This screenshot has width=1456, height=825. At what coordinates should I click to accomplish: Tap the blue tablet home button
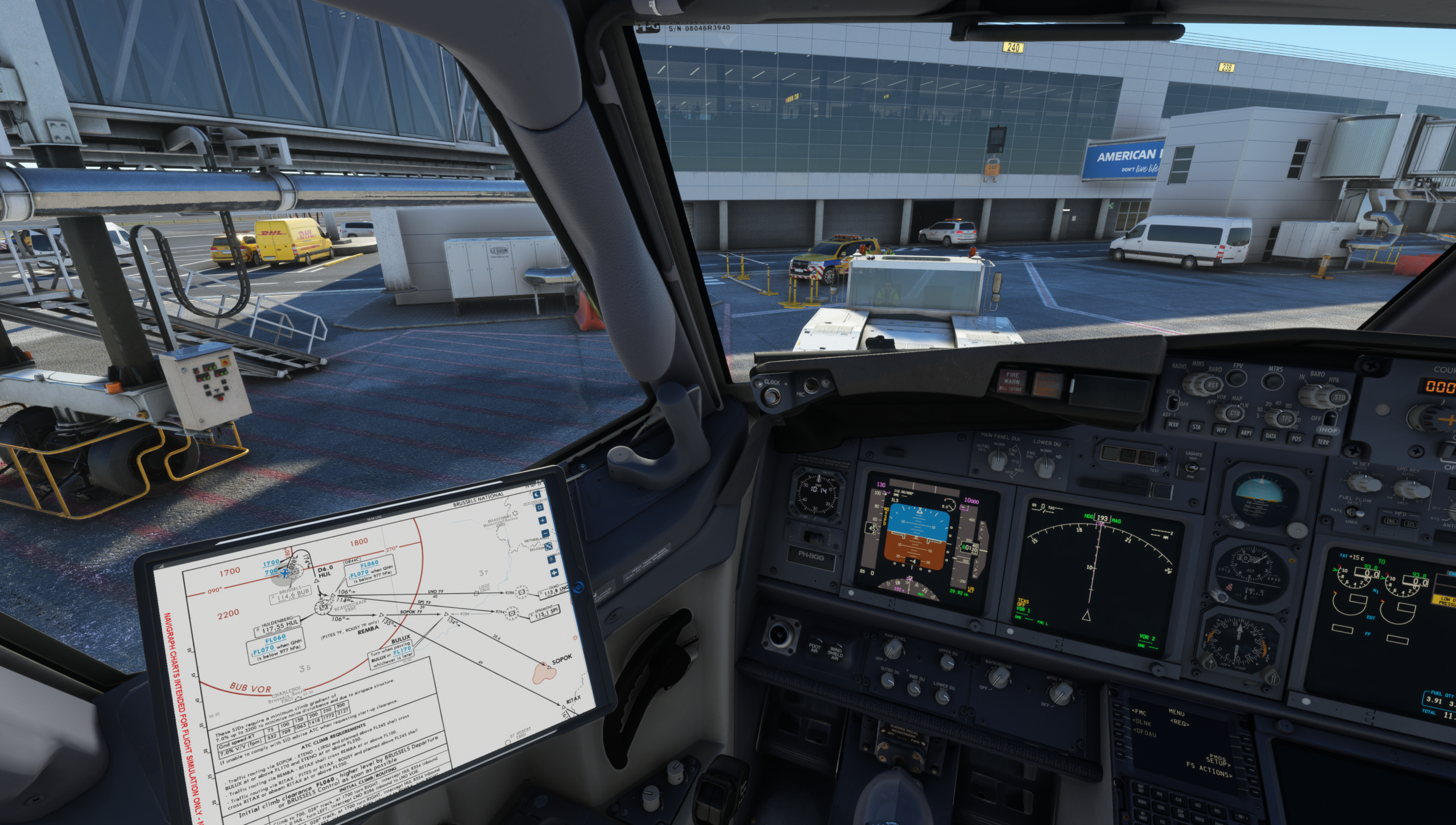coord(578,587)
